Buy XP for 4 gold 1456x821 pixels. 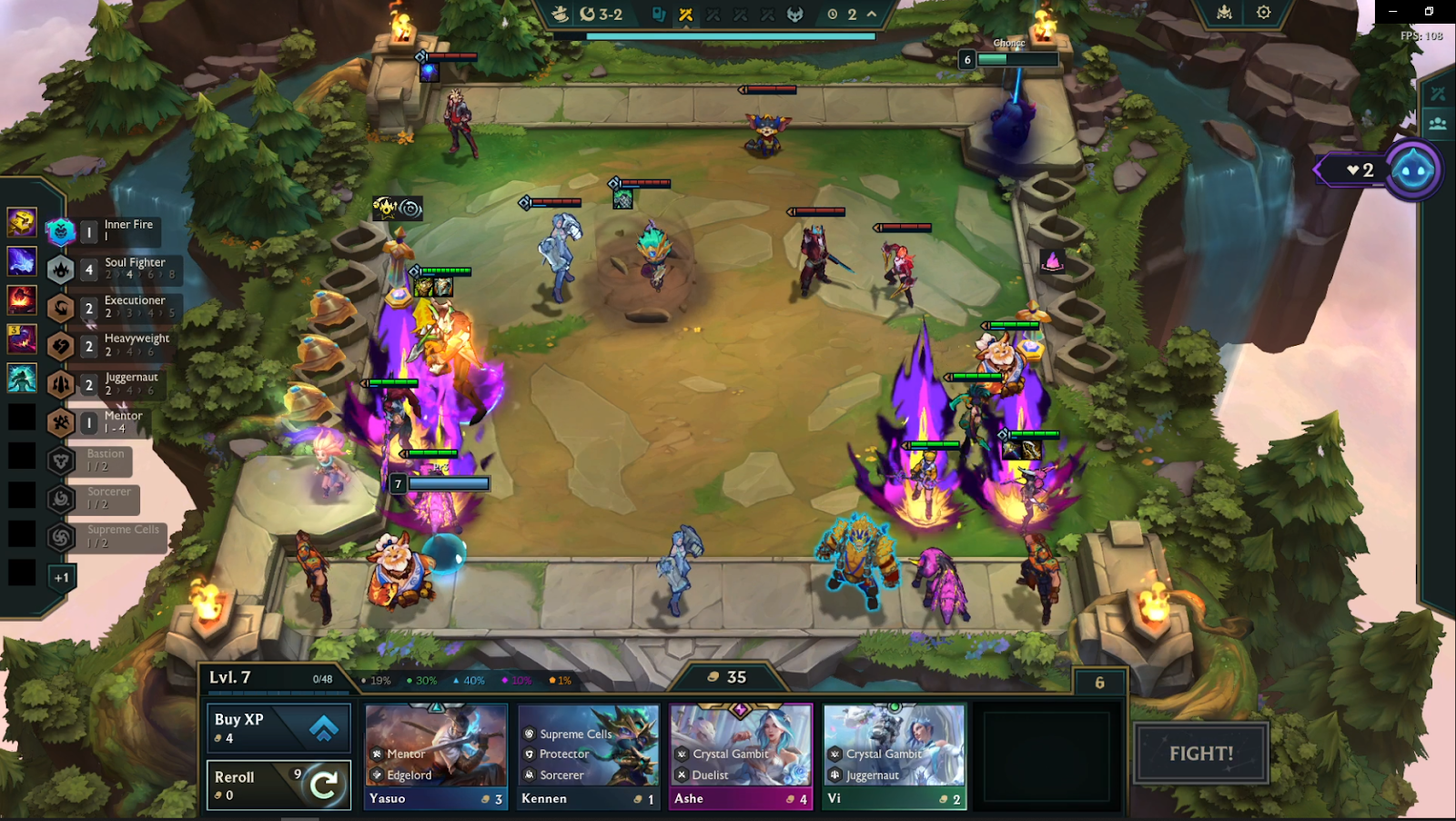[278, 728]
